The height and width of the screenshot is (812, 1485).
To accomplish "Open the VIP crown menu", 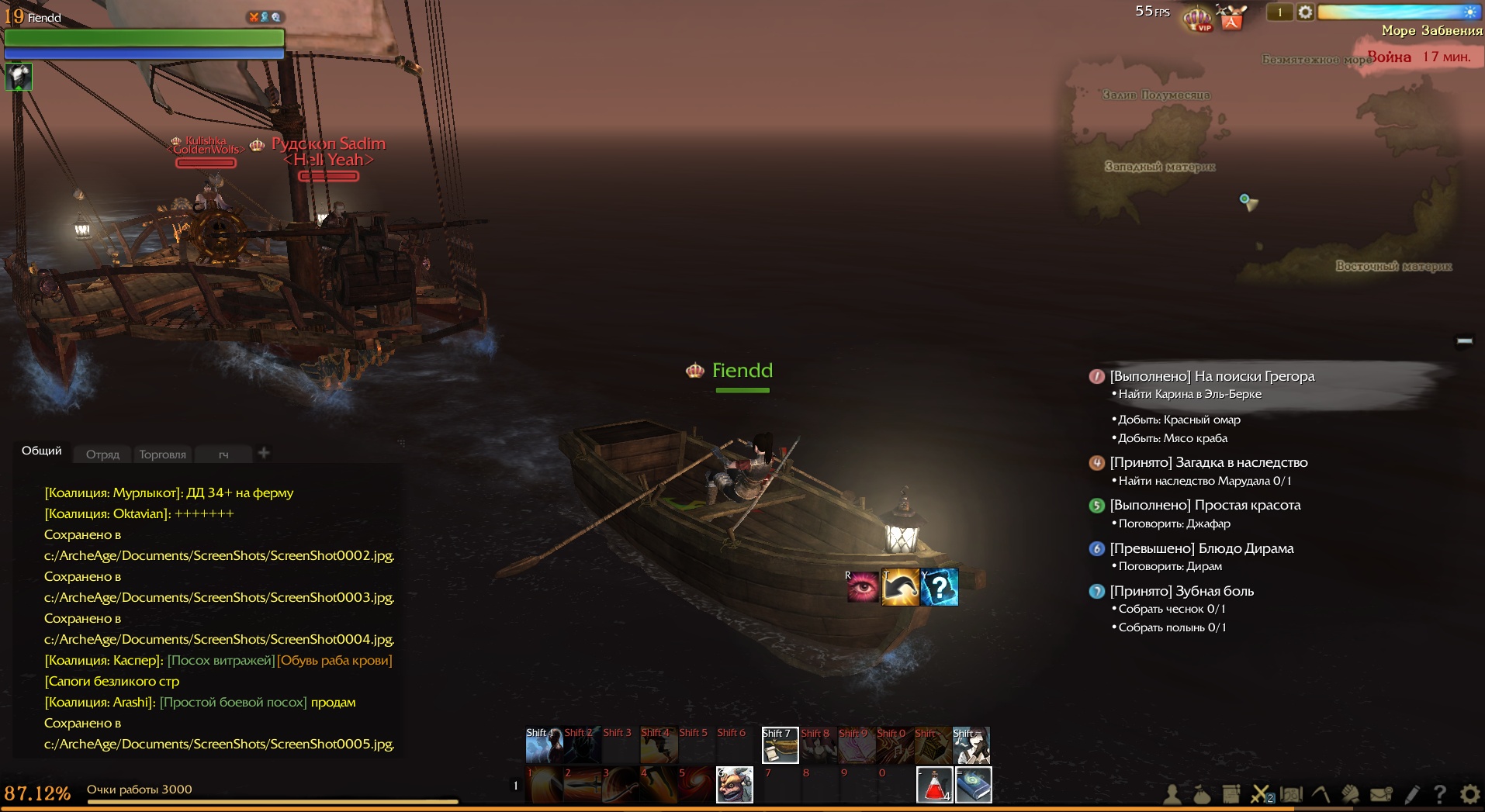I will [1197, 17].
